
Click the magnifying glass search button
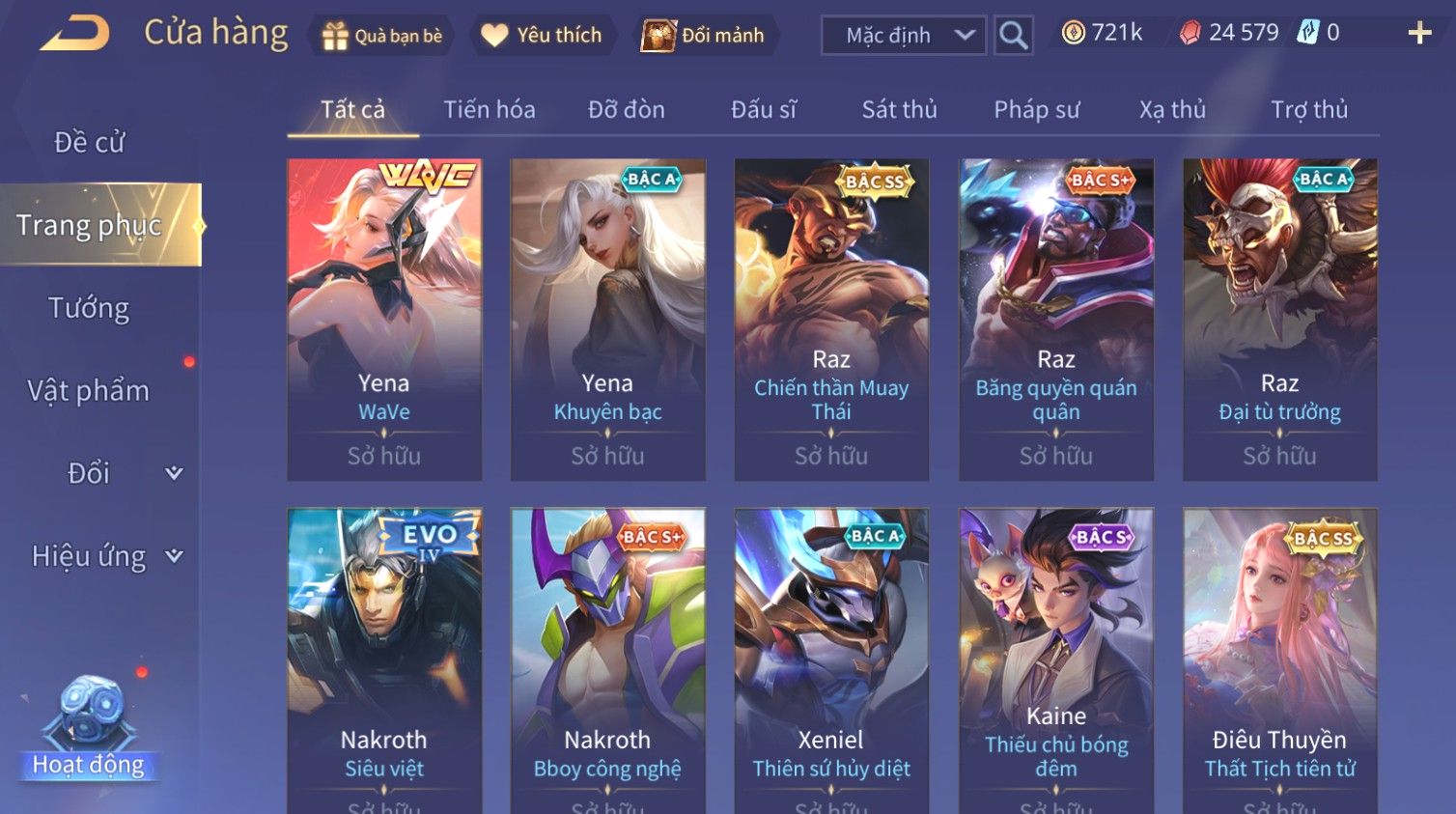[x=1013, y=36]
